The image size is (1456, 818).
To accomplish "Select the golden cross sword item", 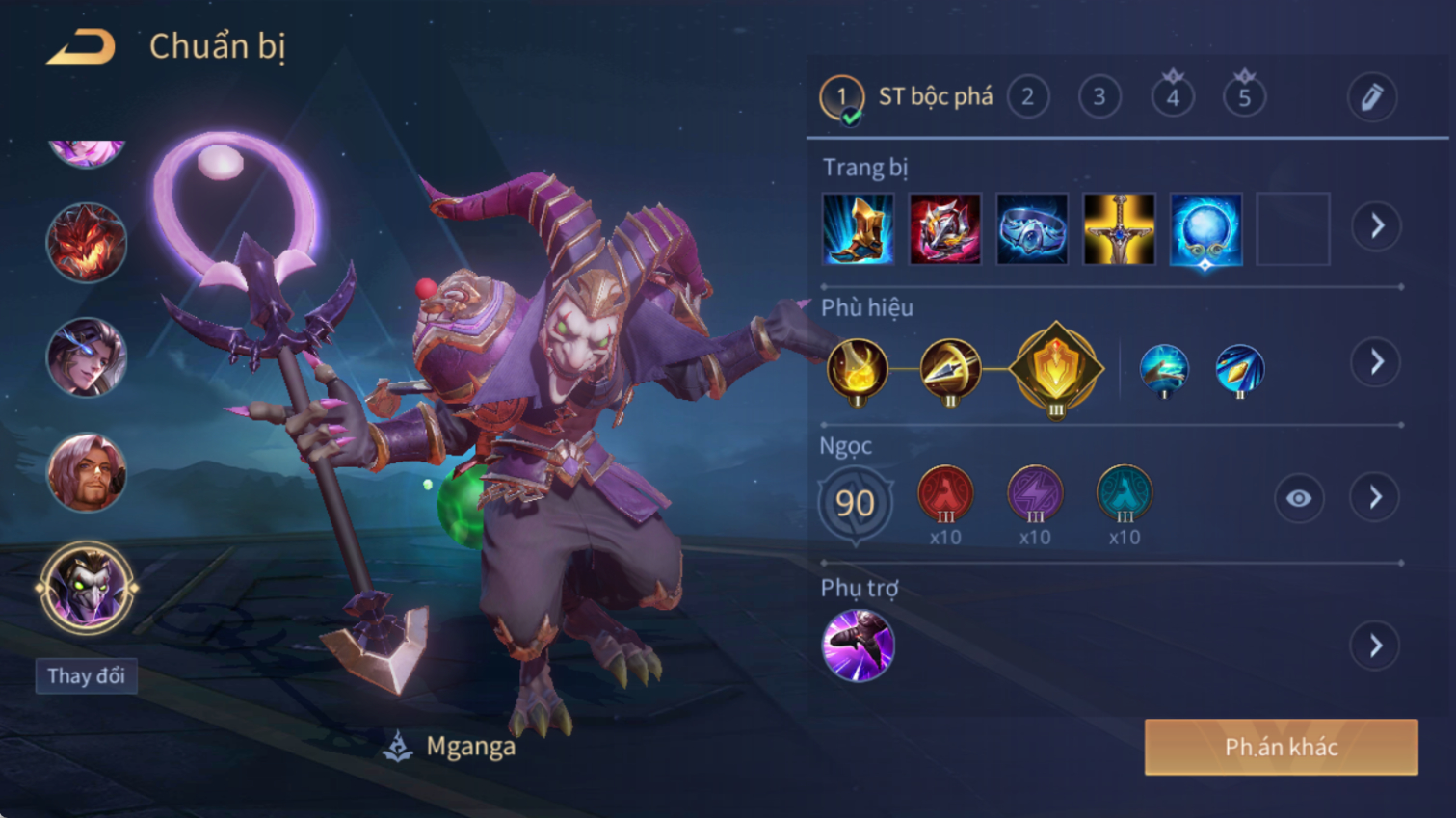I will pos(1119,229).
